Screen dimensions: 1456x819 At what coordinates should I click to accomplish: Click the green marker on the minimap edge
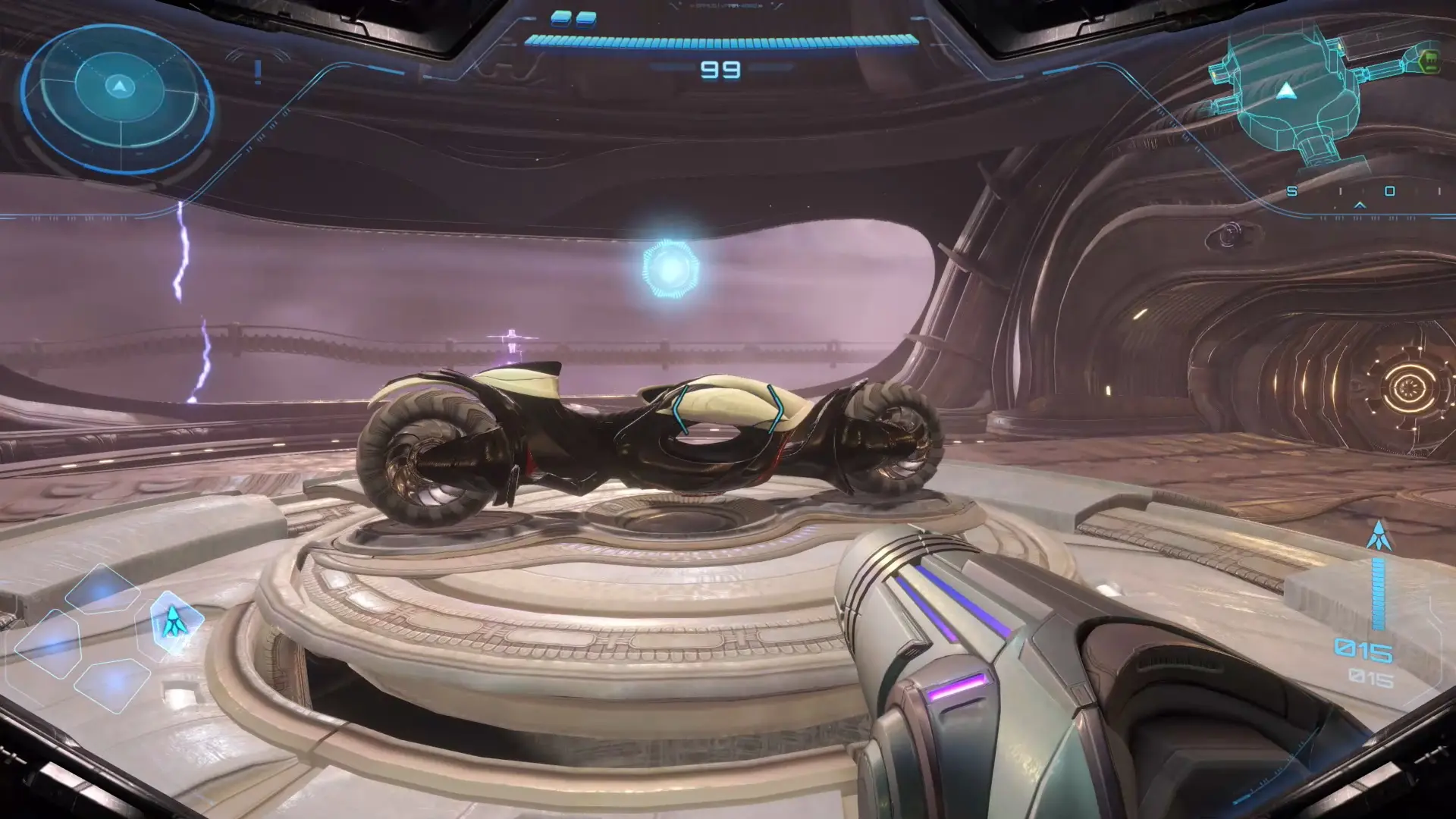1429,59
